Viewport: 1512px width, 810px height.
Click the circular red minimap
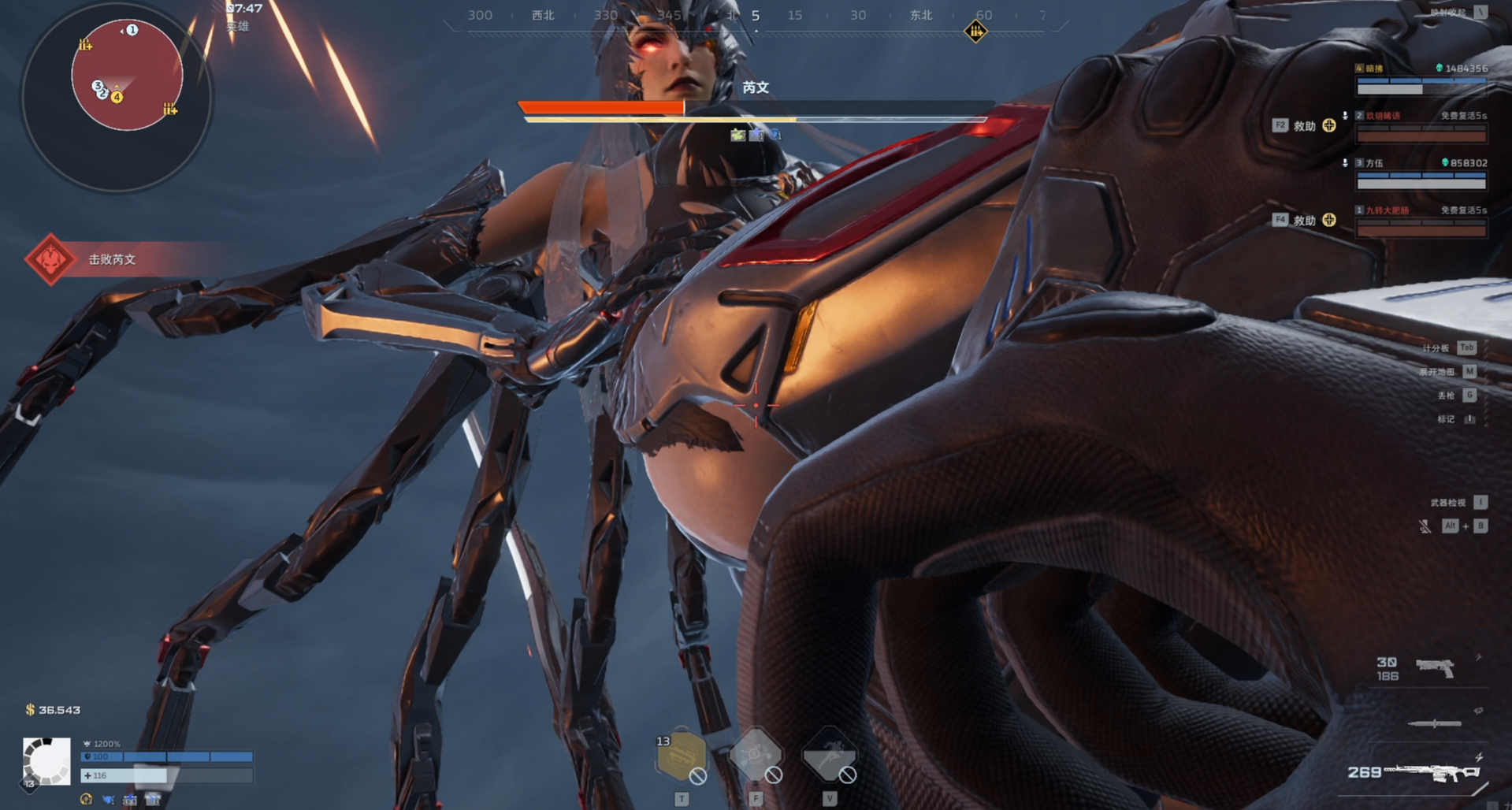[x=127, y=76]
